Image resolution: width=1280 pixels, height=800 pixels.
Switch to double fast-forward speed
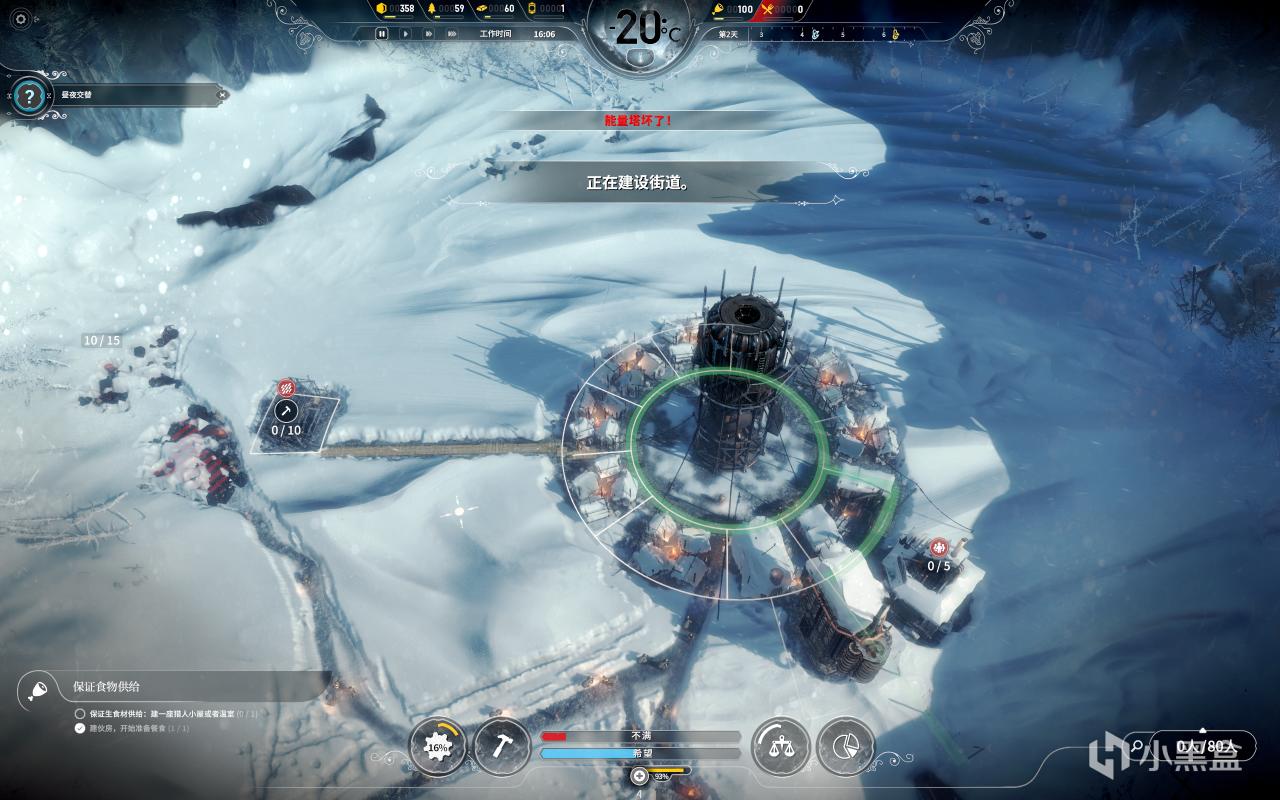[430, 33]
